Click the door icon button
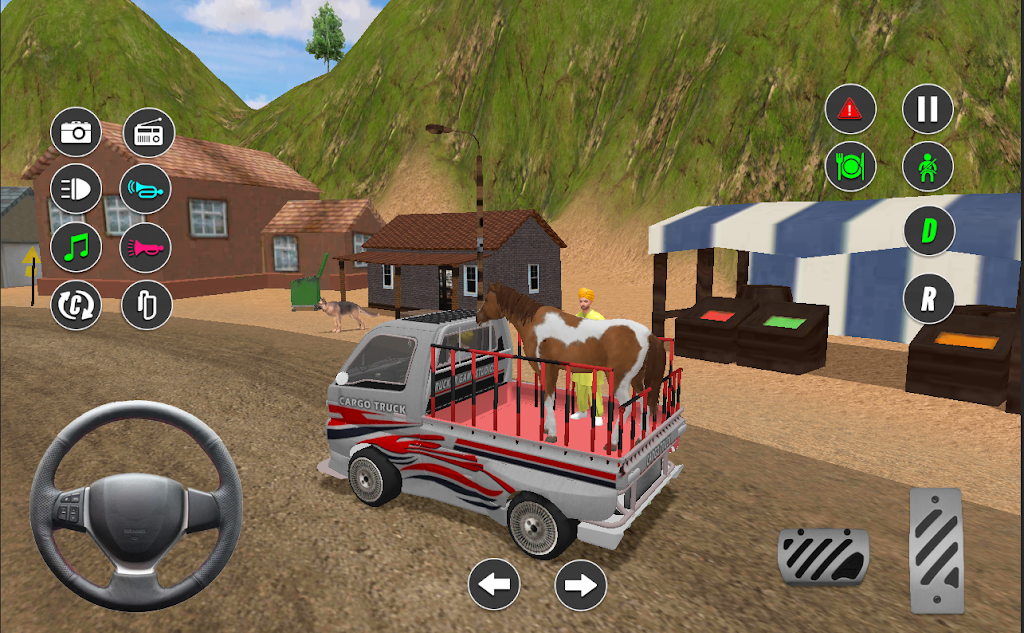The image size is (1024, 633). click(146, 304)
